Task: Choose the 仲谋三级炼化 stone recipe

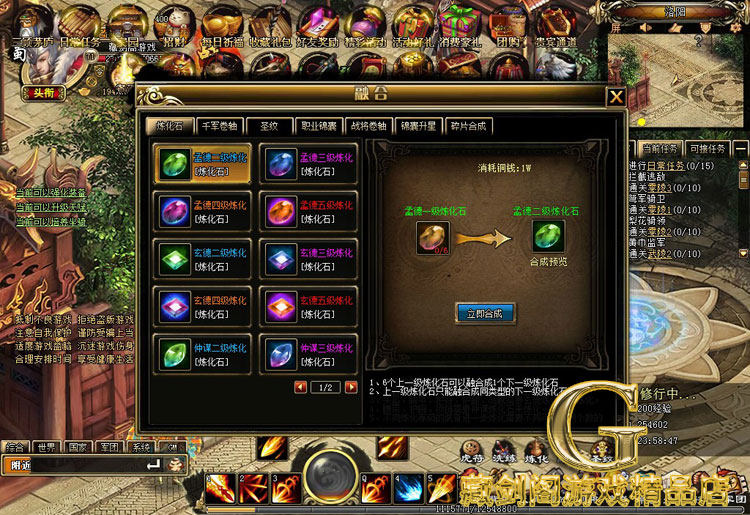Action: coord(307,353)
